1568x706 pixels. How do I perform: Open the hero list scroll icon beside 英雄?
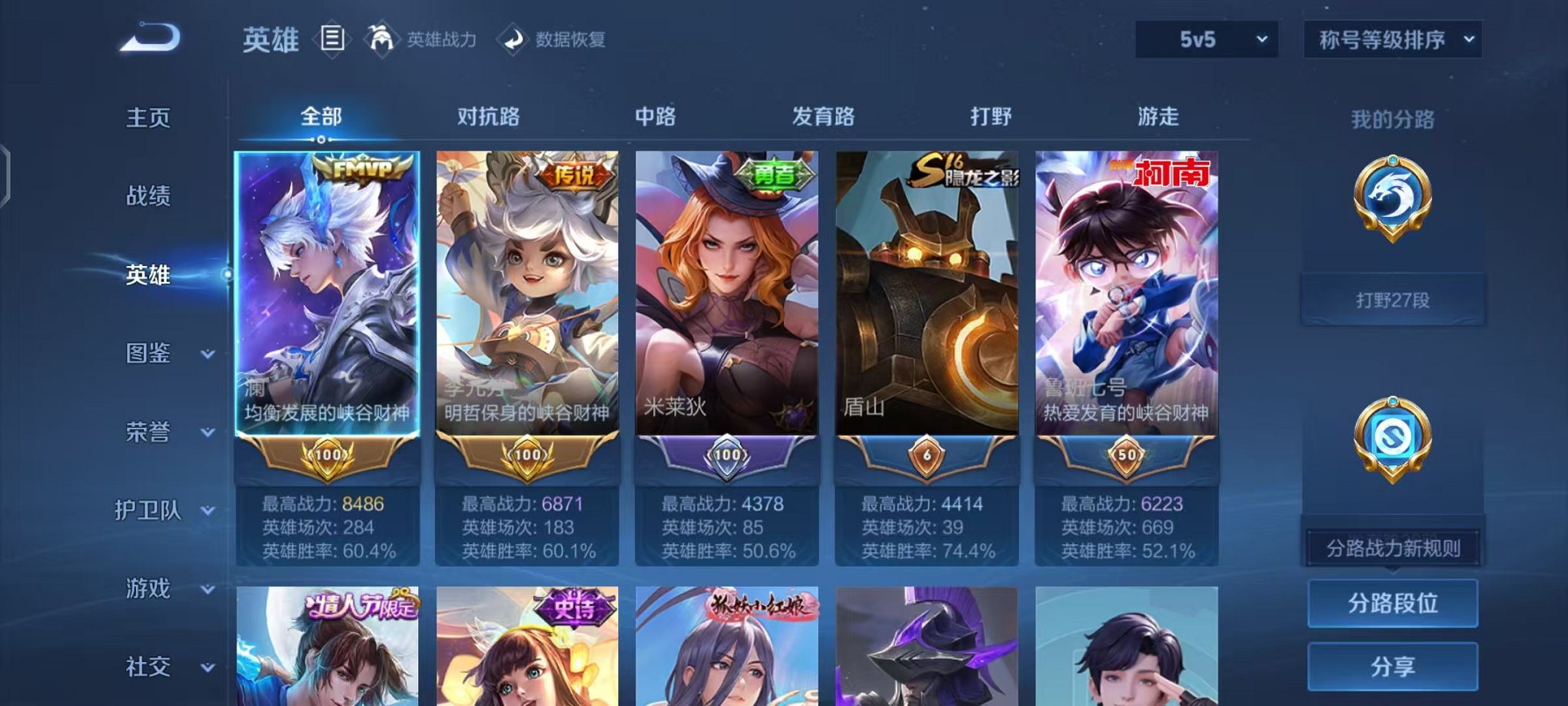(332, 38)
